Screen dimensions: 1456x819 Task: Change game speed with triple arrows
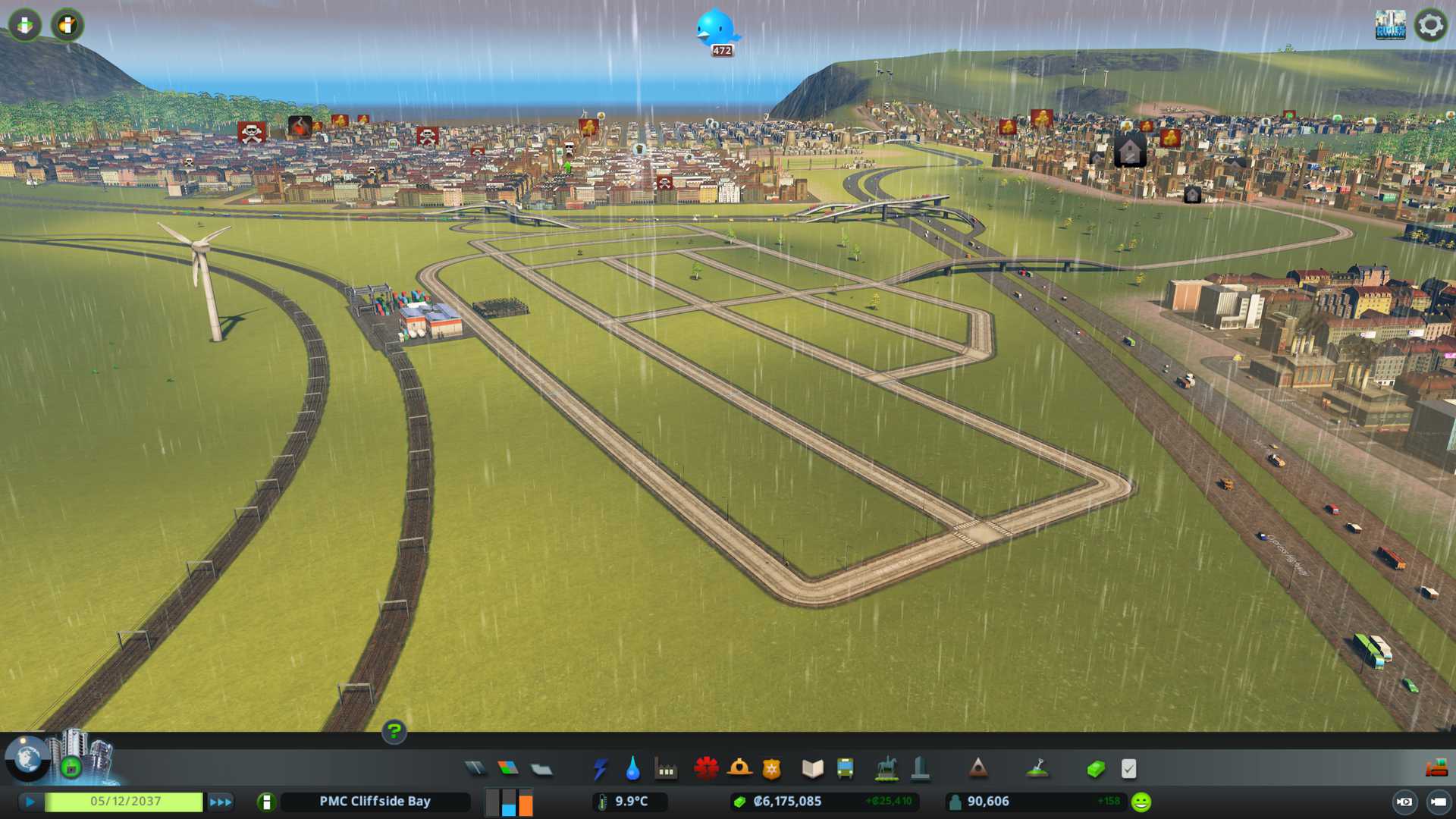221,802
